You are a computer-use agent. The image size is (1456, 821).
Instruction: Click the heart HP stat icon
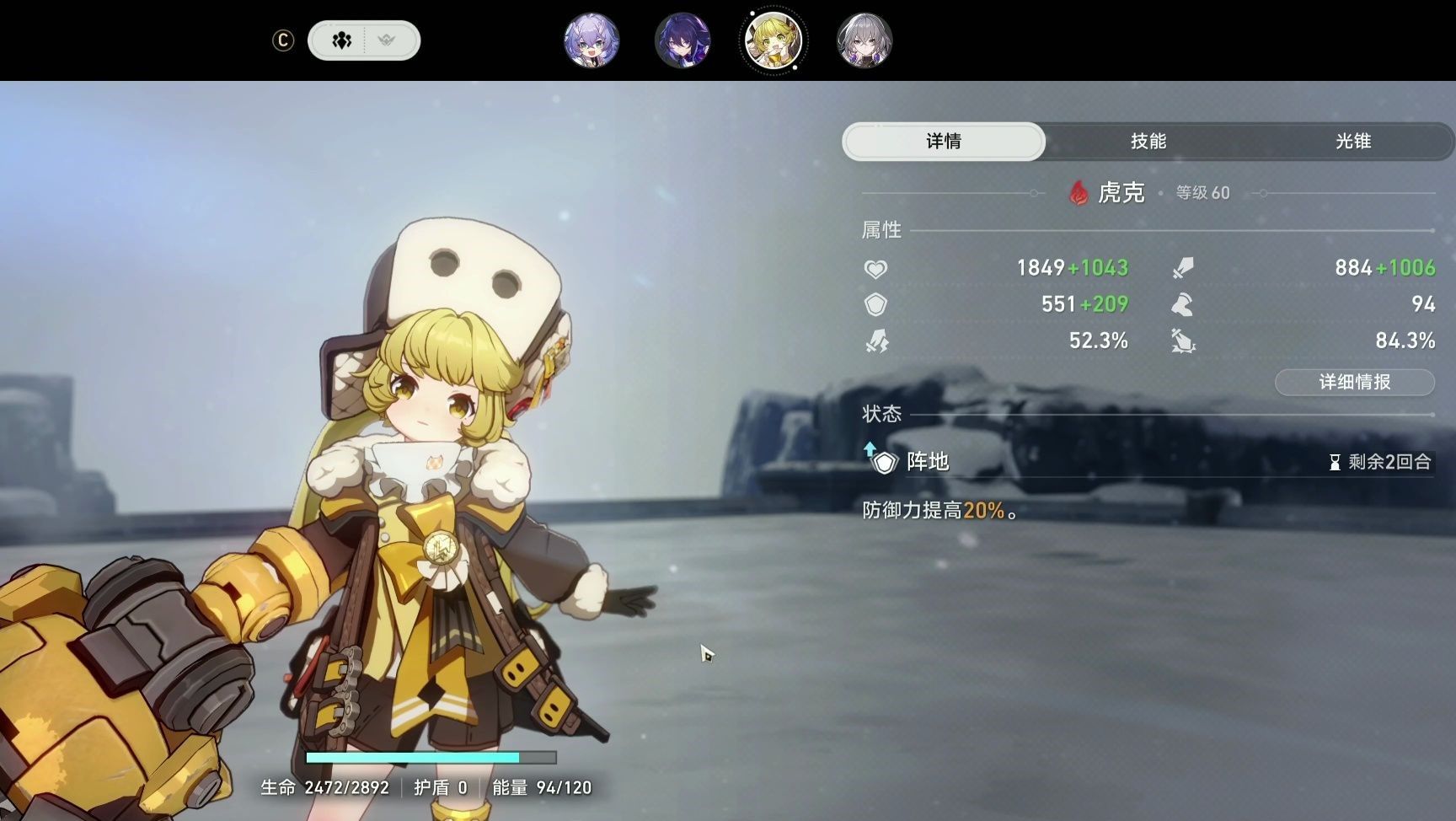tap(878, 267)
